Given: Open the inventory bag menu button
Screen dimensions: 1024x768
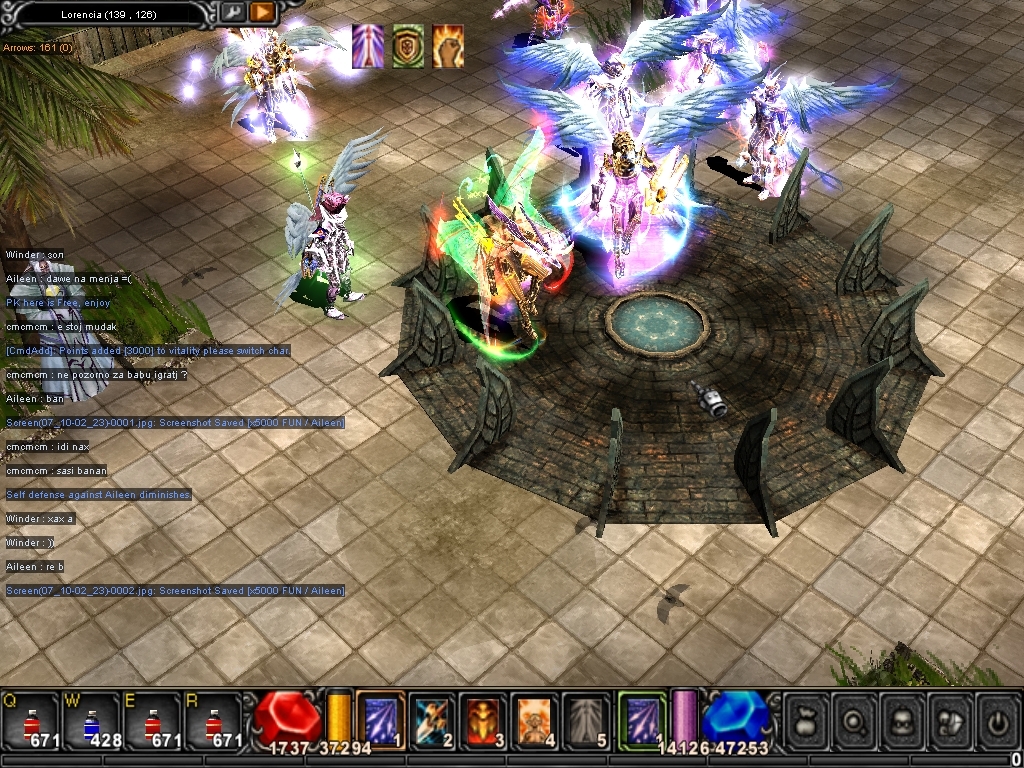Looking at the screenshot, I should pos(807,718).
